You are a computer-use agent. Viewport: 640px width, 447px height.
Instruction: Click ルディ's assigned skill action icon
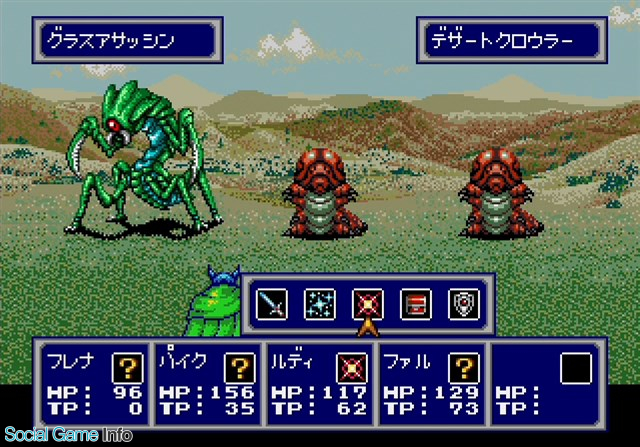pyautogui.click(x=351, y=368)
